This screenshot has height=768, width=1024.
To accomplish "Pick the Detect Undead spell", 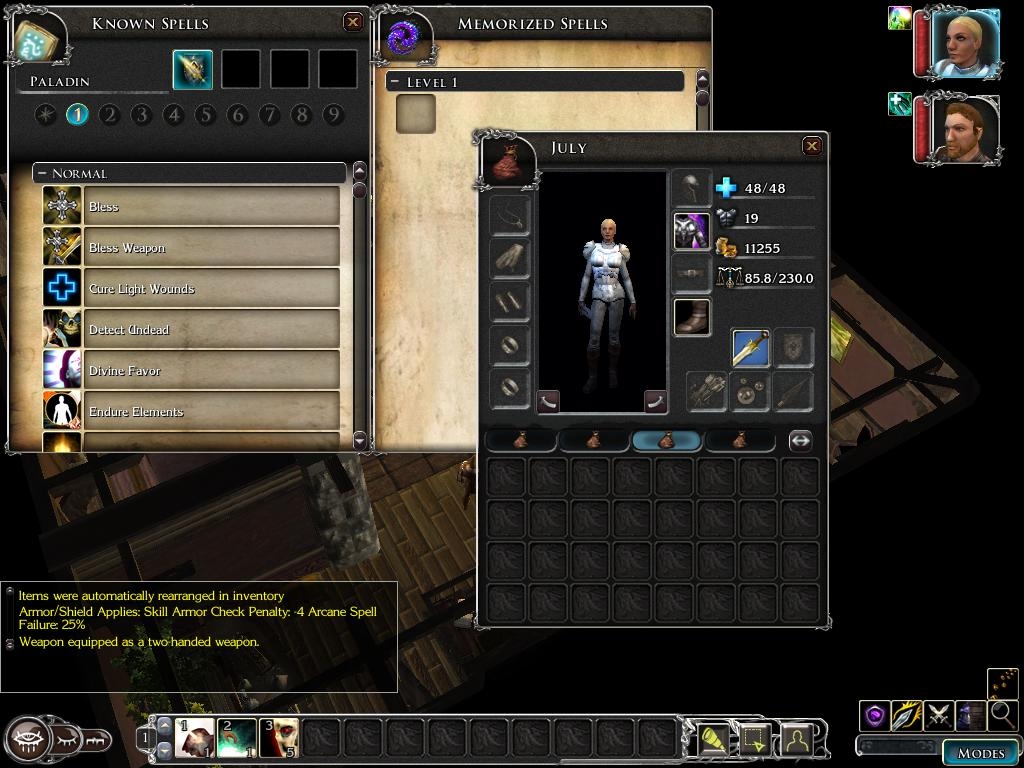I will point(212,329).
